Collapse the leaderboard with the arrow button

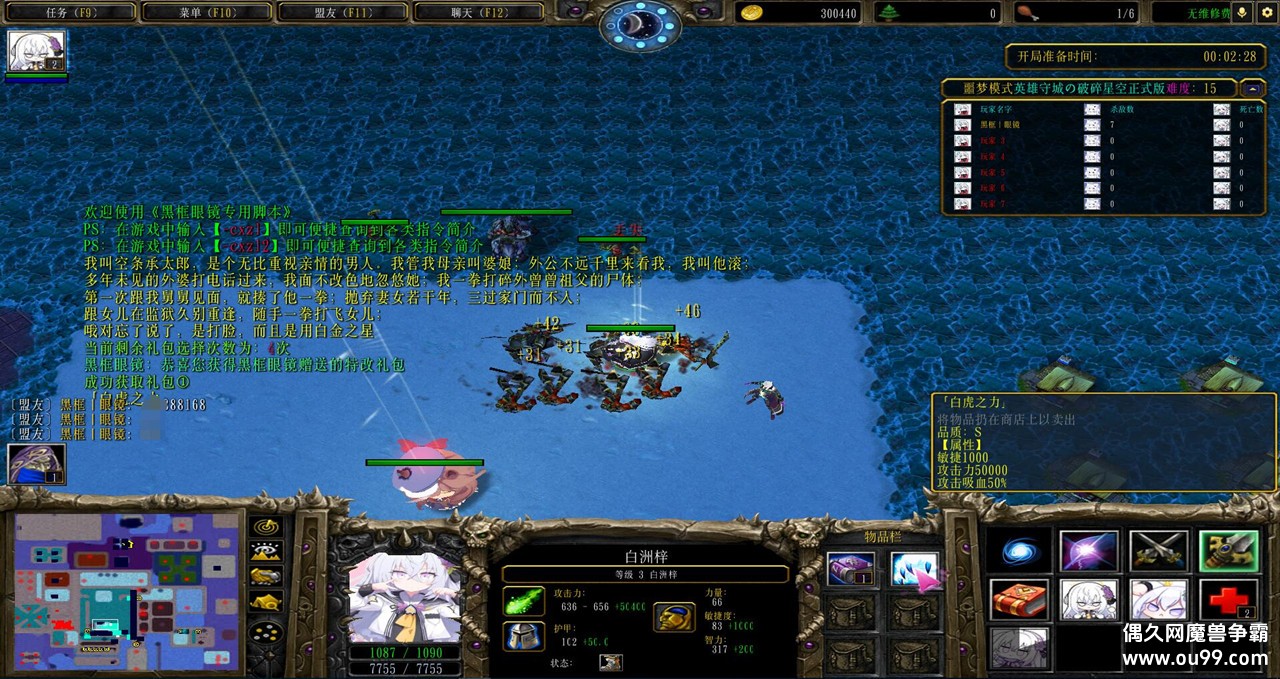[1251, 88]
